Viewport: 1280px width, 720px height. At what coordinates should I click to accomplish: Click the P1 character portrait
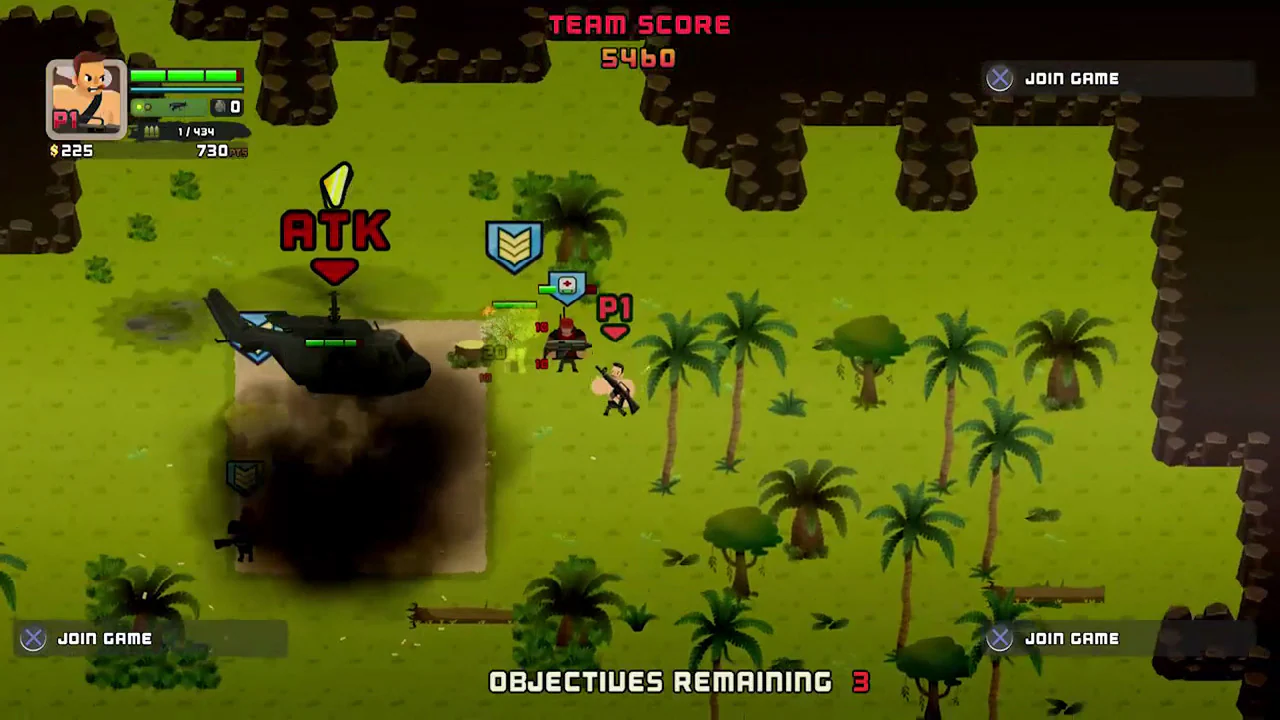(85, 95)
